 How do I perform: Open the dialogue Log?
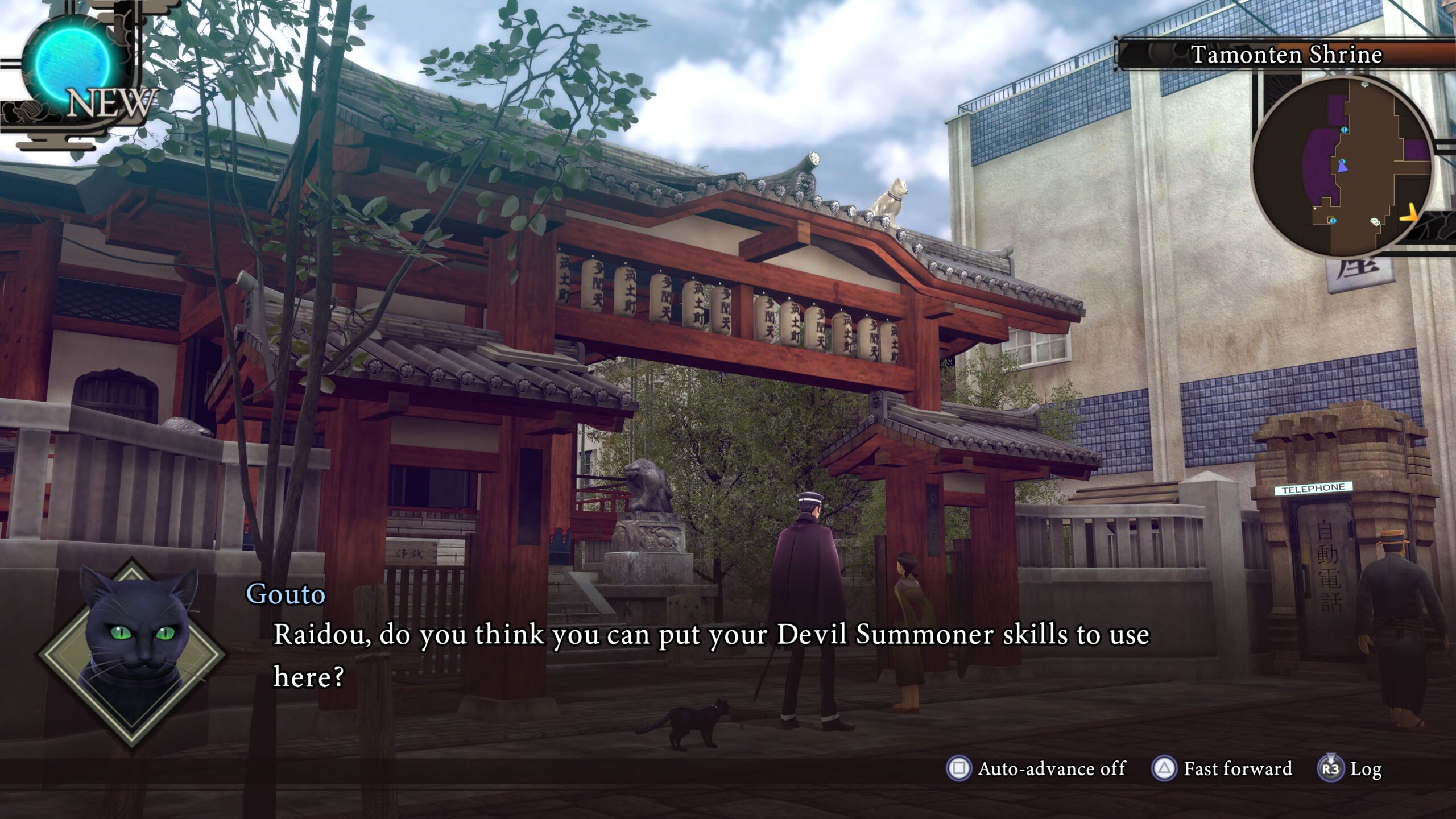1350,768
